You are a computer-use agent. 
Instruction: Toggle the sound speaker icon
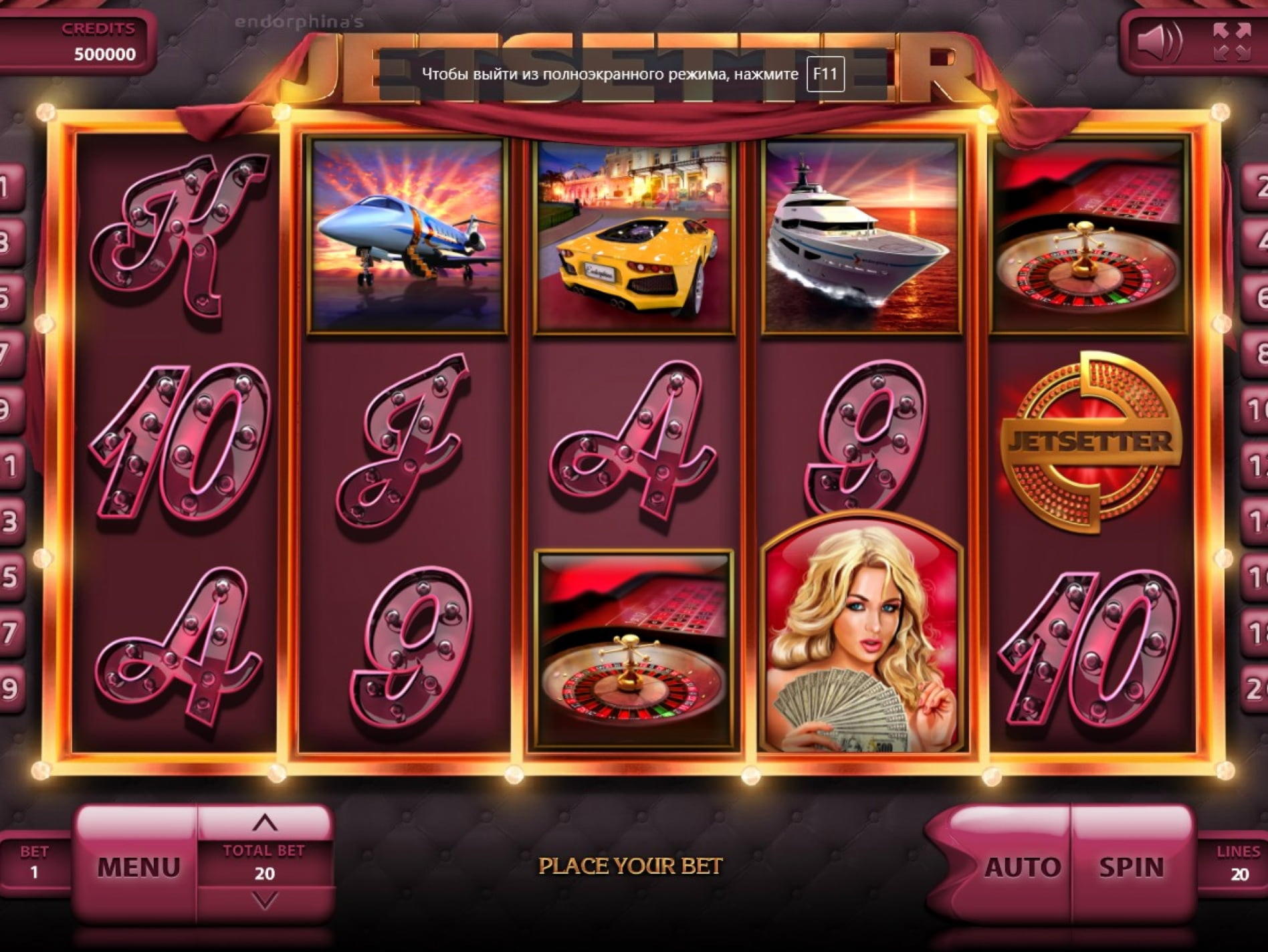pyautogui.click(x=1159, y=41)
